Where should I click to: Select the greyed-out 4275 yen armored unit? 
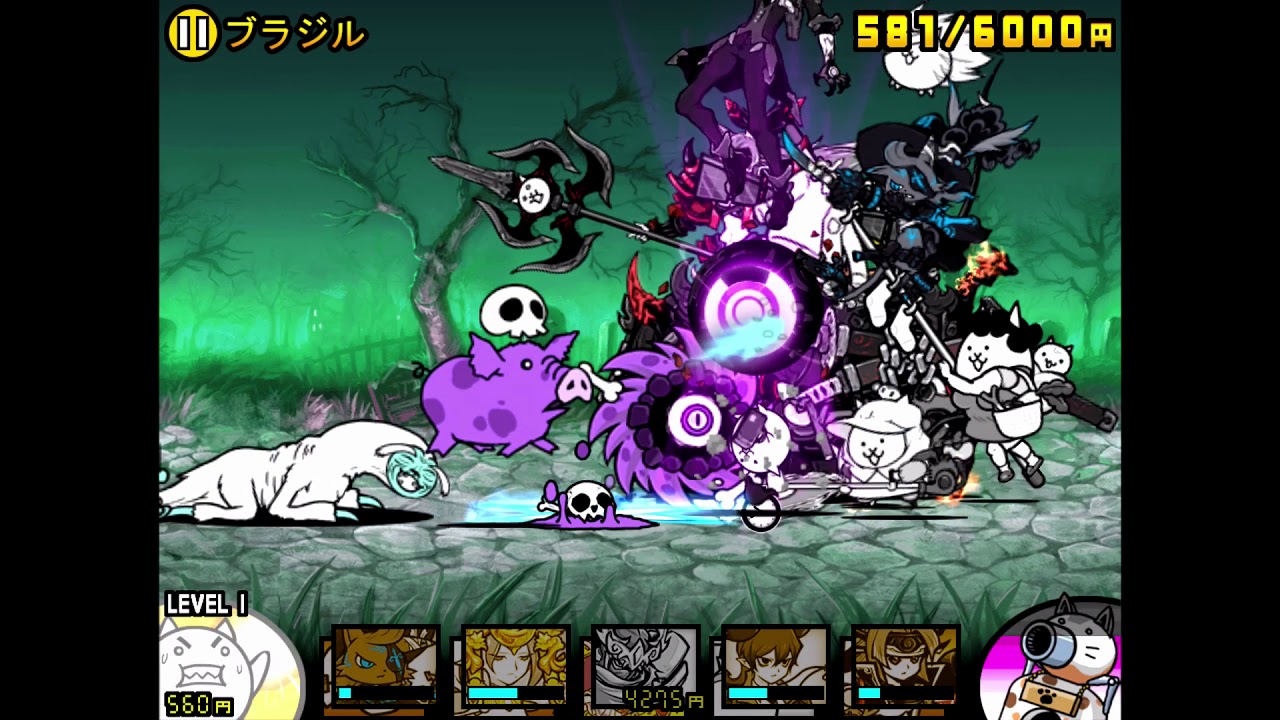click(645, 666)
